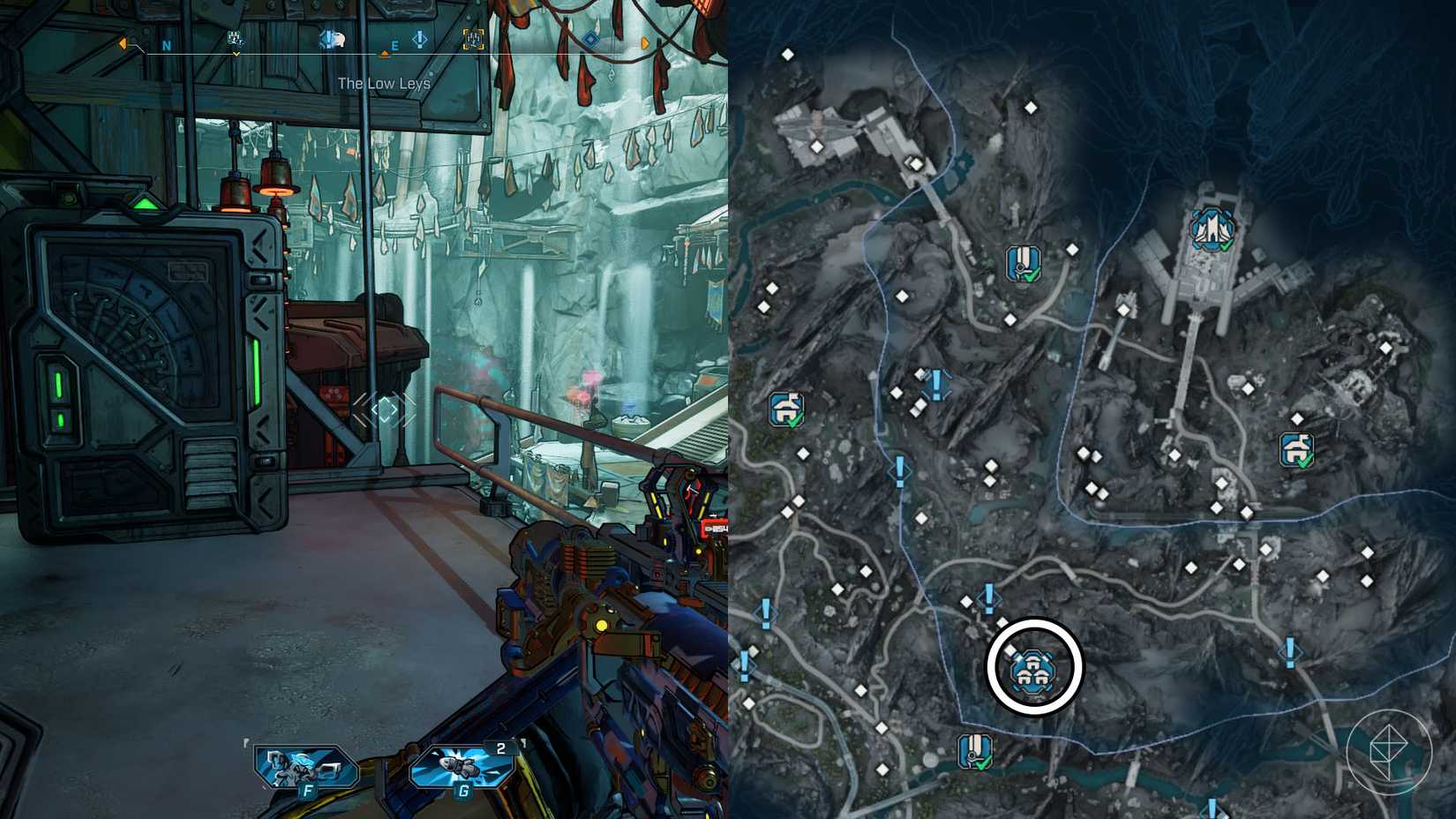Image resolution: width=1456 pixels, height=819 pixels.
Task: Click the N north letter on the compass
Action: coord(167,44)
